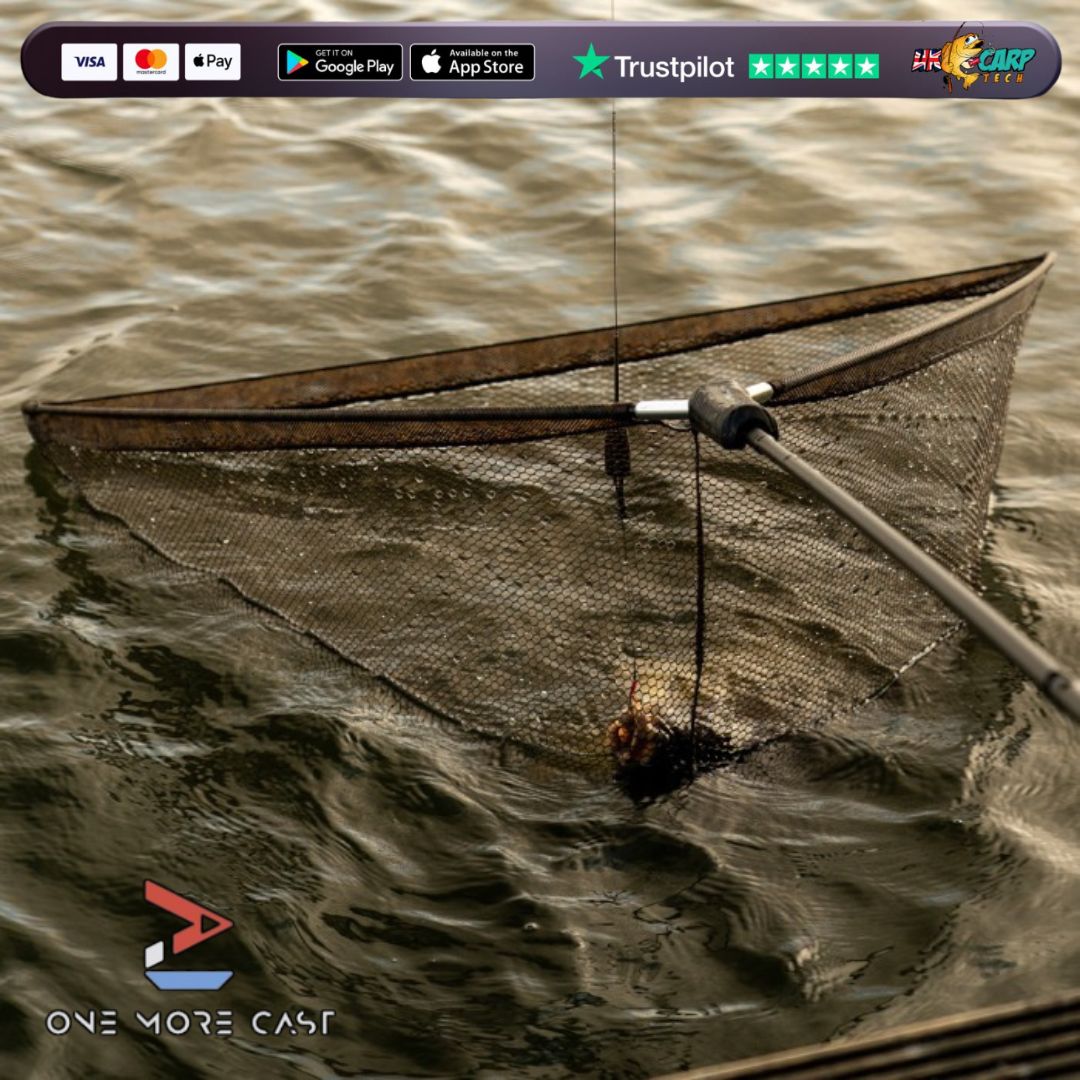Select the Visa payment badge
The height and width of the screenshot is (1080, 1080).
click(89, 62)
